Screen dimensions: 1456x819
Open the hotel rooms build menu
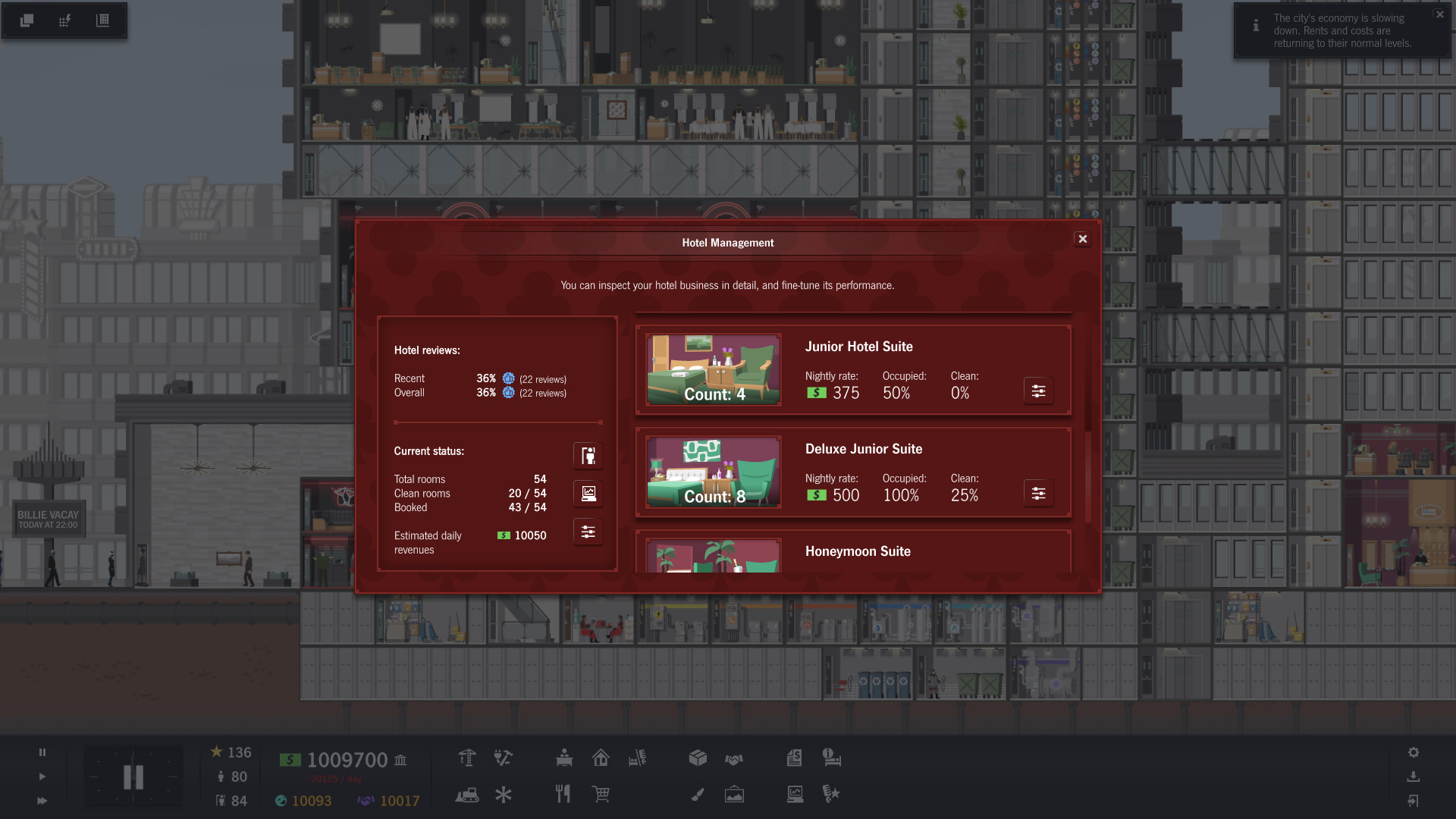638,758
